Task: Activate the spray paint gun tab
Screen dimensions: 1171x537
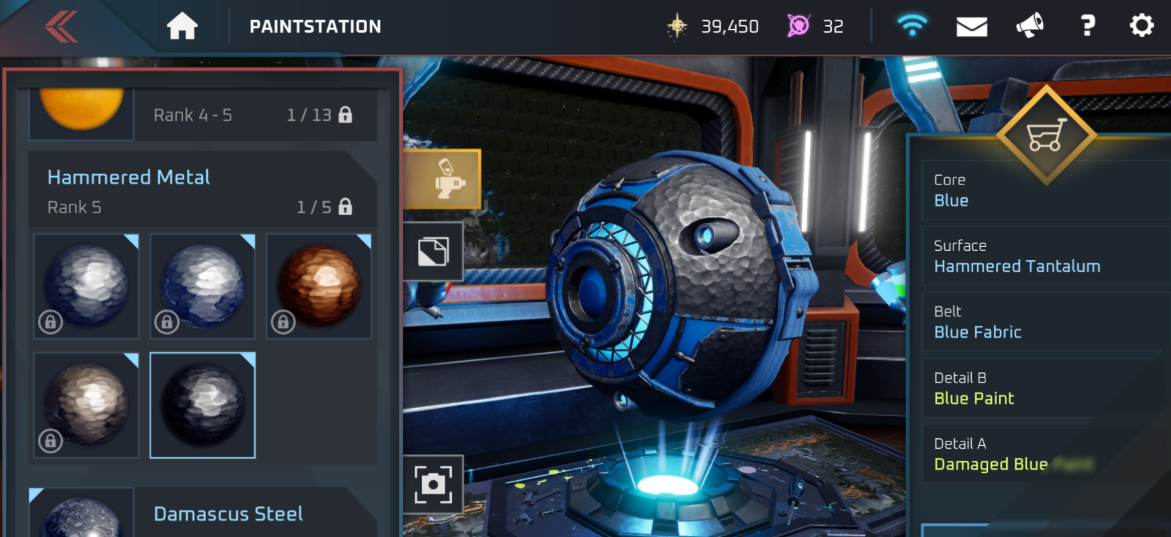Action: tap(442, 180)
